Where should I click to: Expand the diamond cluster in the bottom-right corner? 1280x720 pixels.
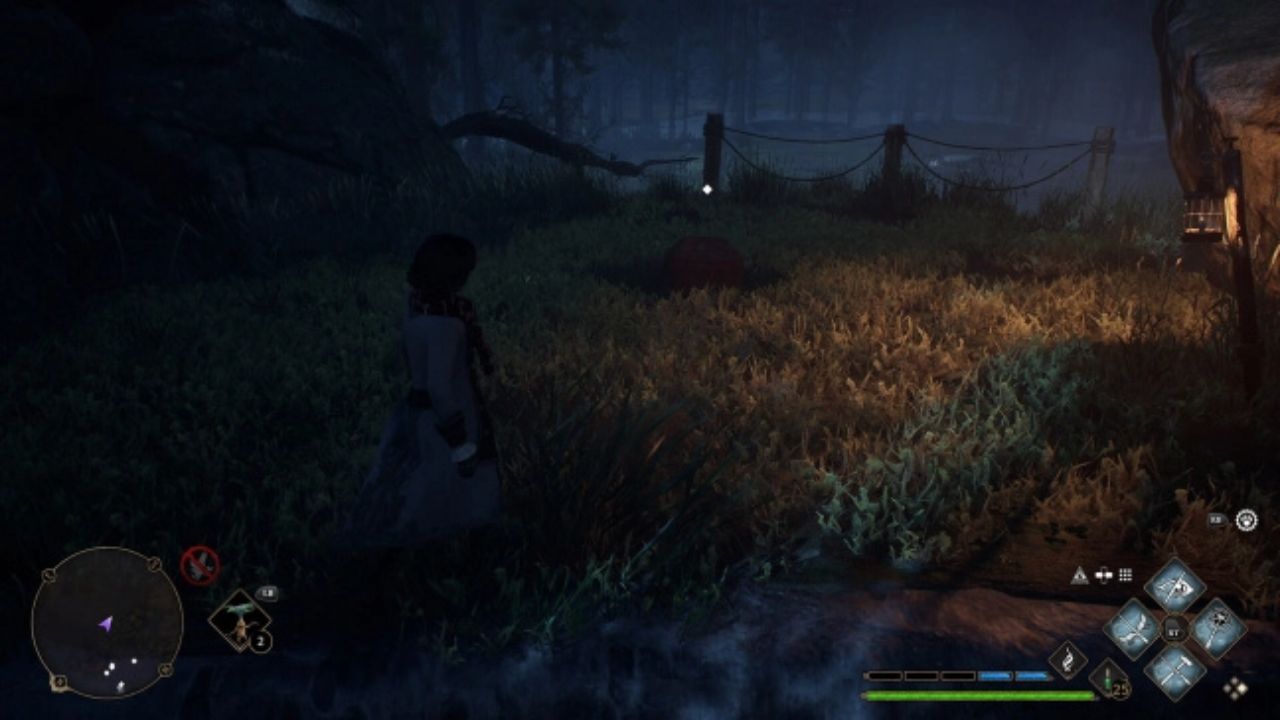pos(1237,688)
